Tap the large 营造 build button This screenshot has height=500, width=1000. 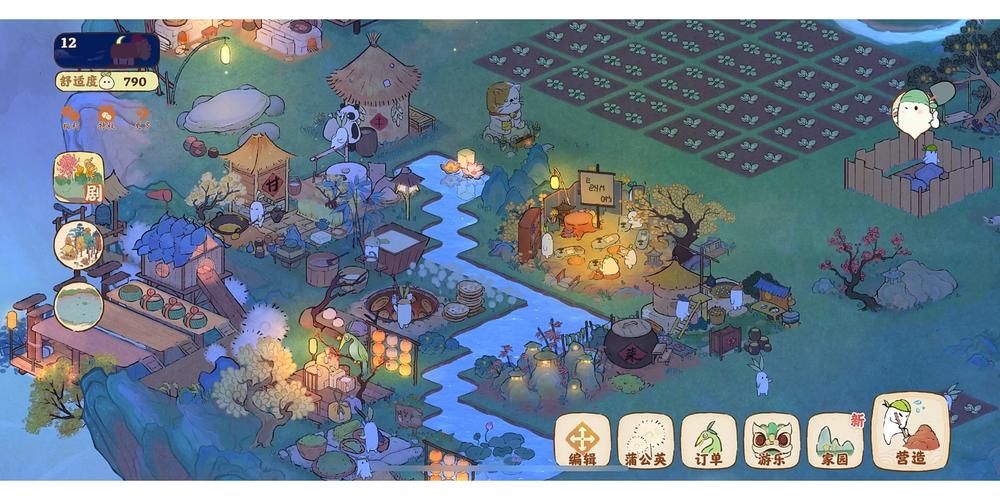(x=910, y=432)
